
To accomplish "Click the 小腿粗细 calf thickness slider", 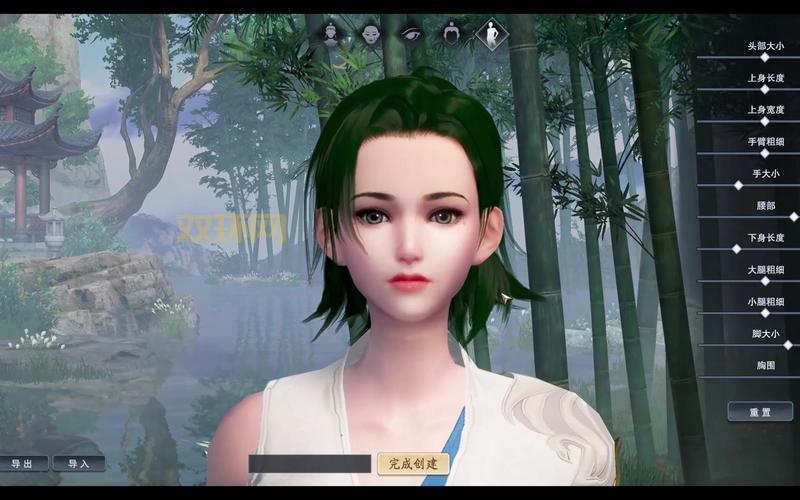I will click(x=765, y=313).
